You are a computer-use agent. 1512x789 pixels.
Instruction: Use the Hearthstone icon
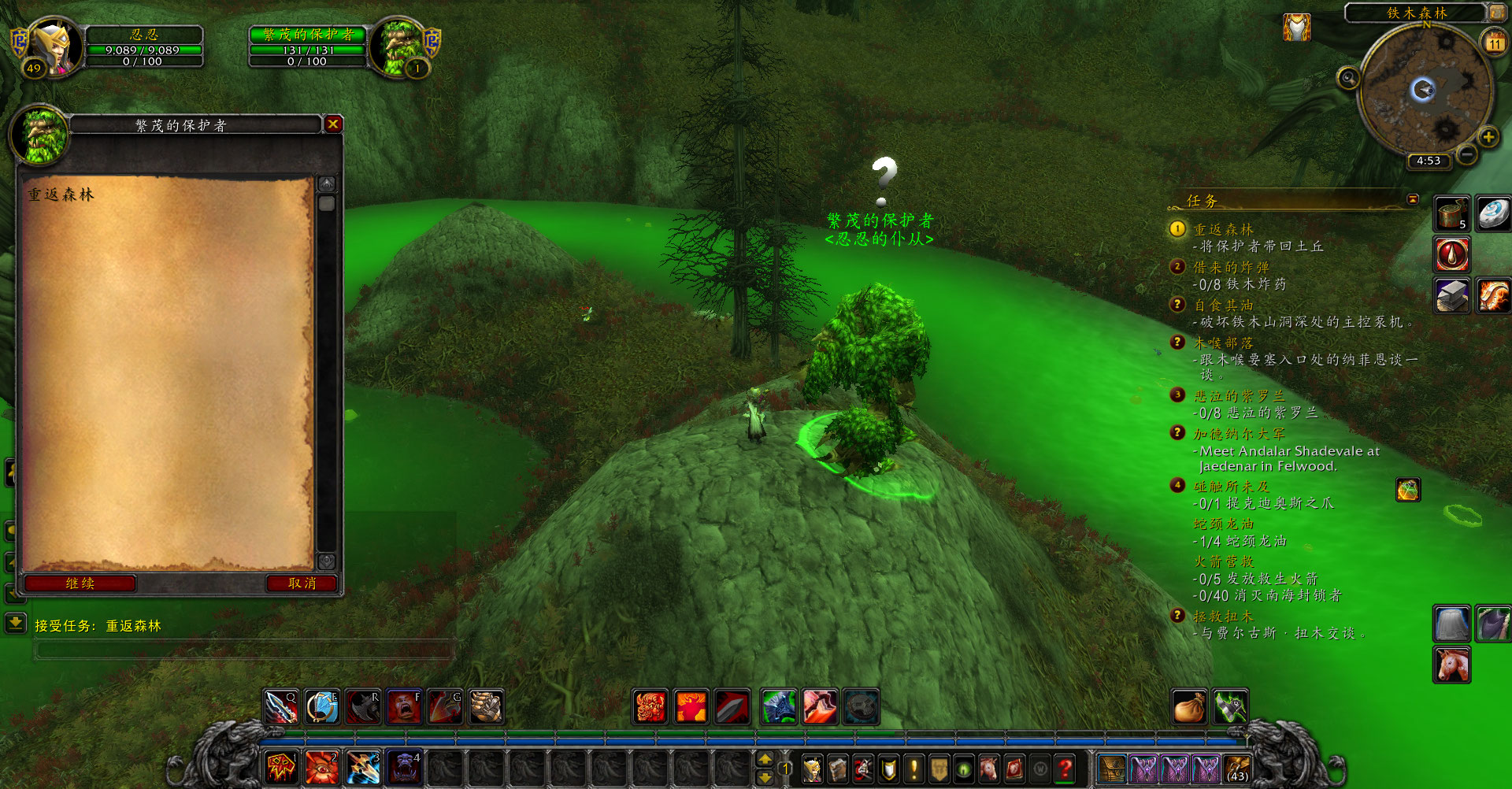pyautogui.click(x=1492, y=213)
